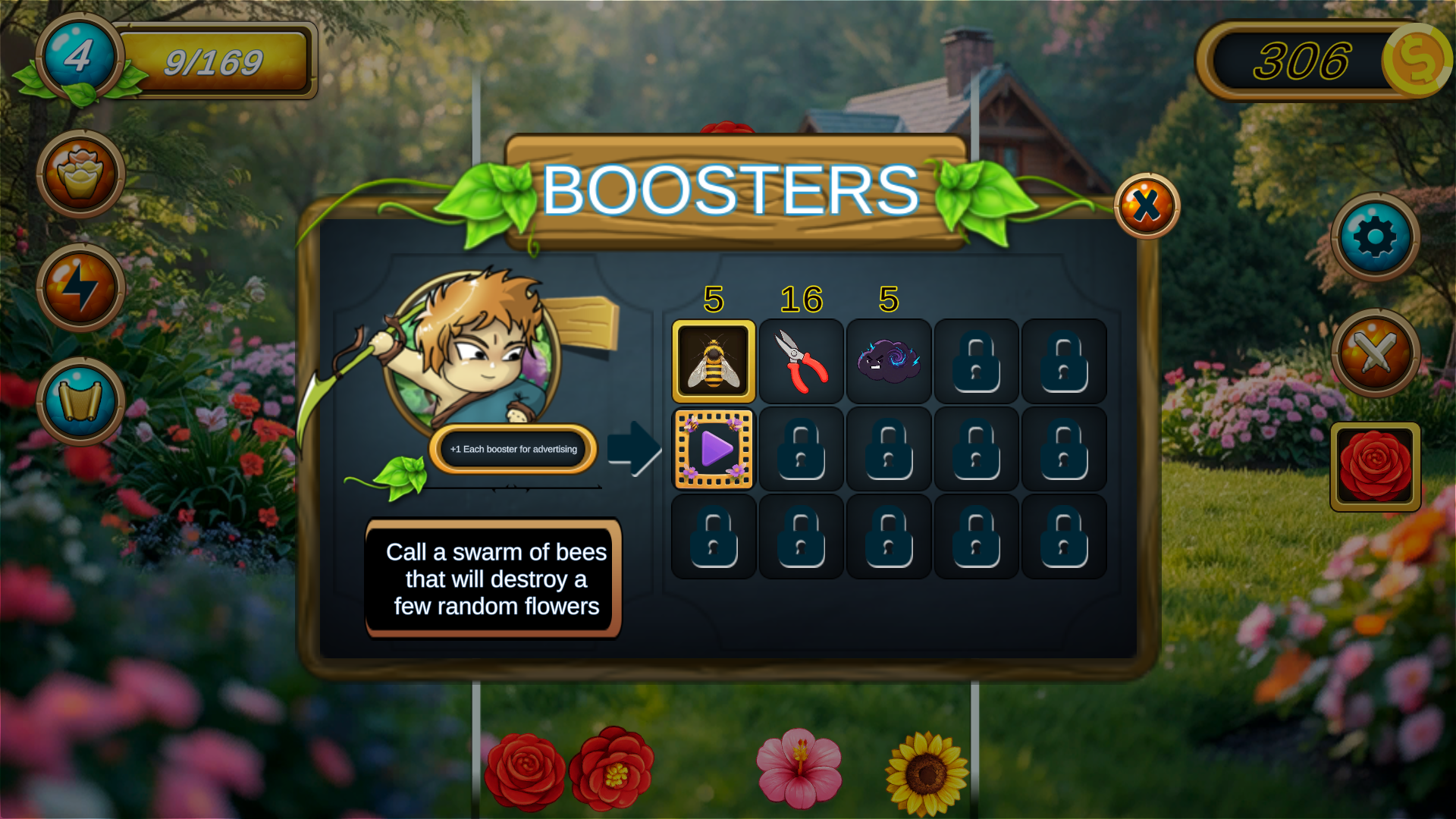Click the first locked booster slot
This screenshot has width=1456, height=819.
tap(975, 360)
